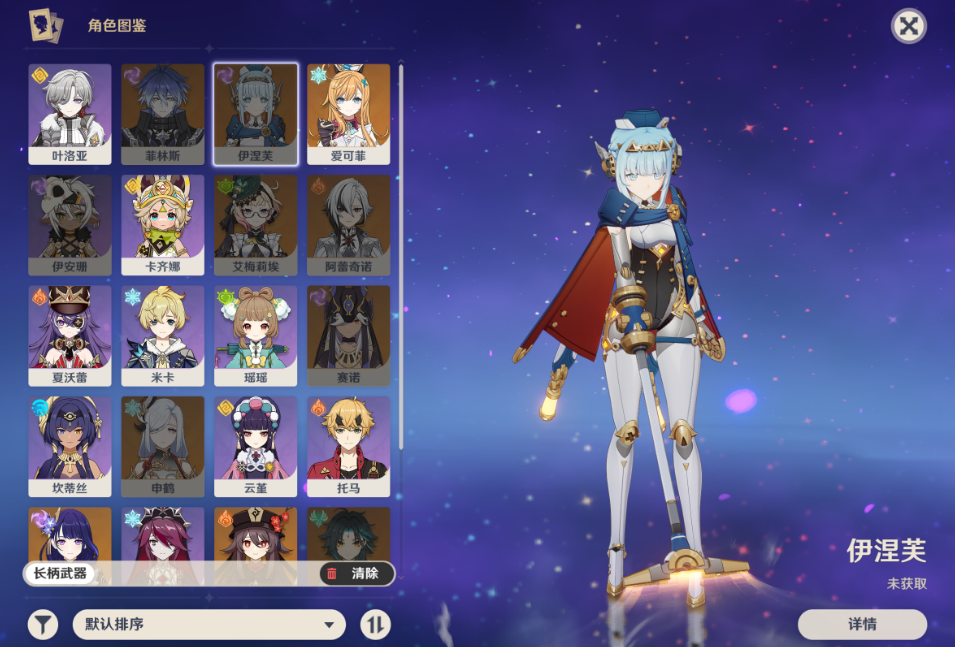Clear the 长柄武器 filter with 清除
The height and width of the screenshot is (647, 955).
pyautogui.click(x=356, y=574)
